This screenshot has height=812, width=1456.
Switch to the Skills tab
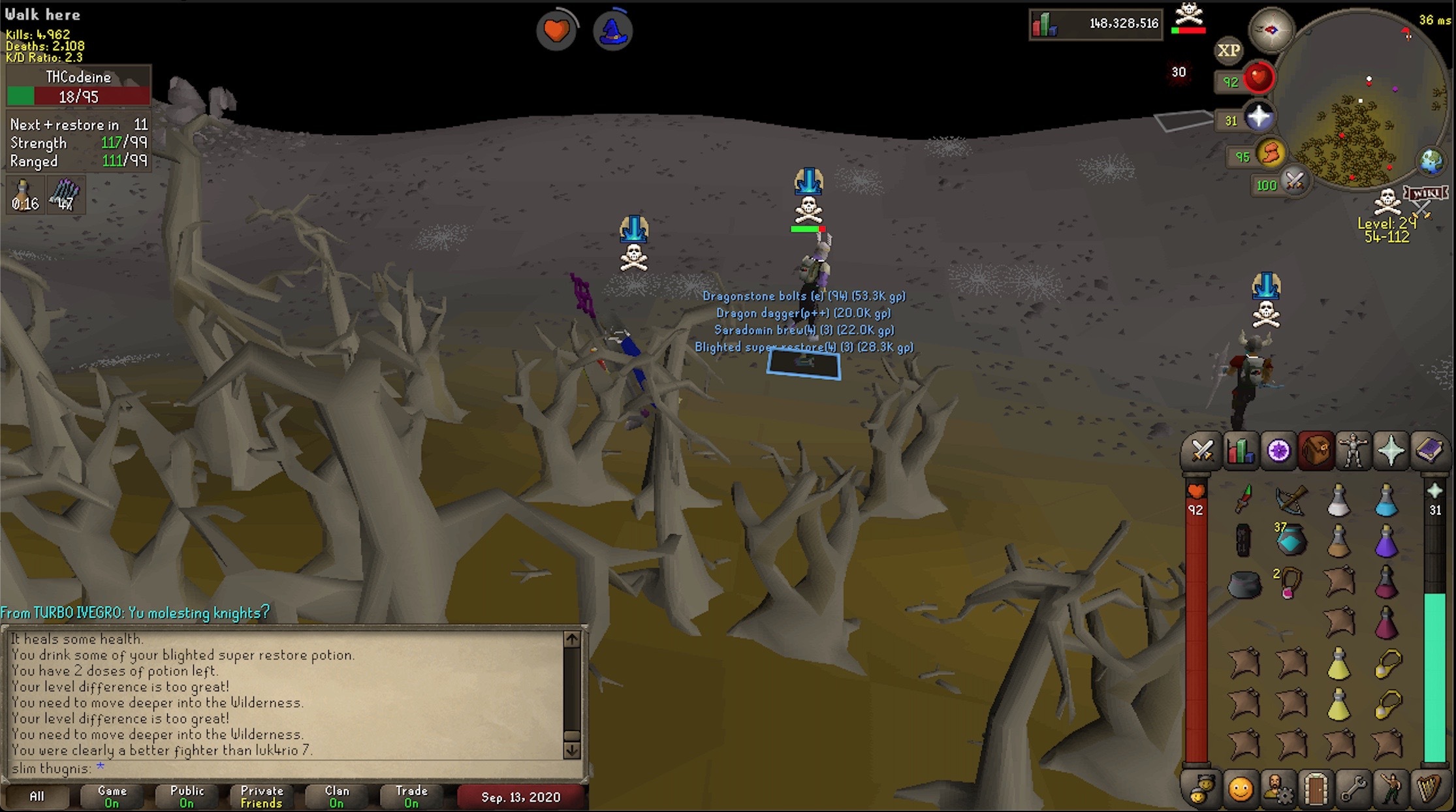pyautogui.click(x=1240, y=451)
